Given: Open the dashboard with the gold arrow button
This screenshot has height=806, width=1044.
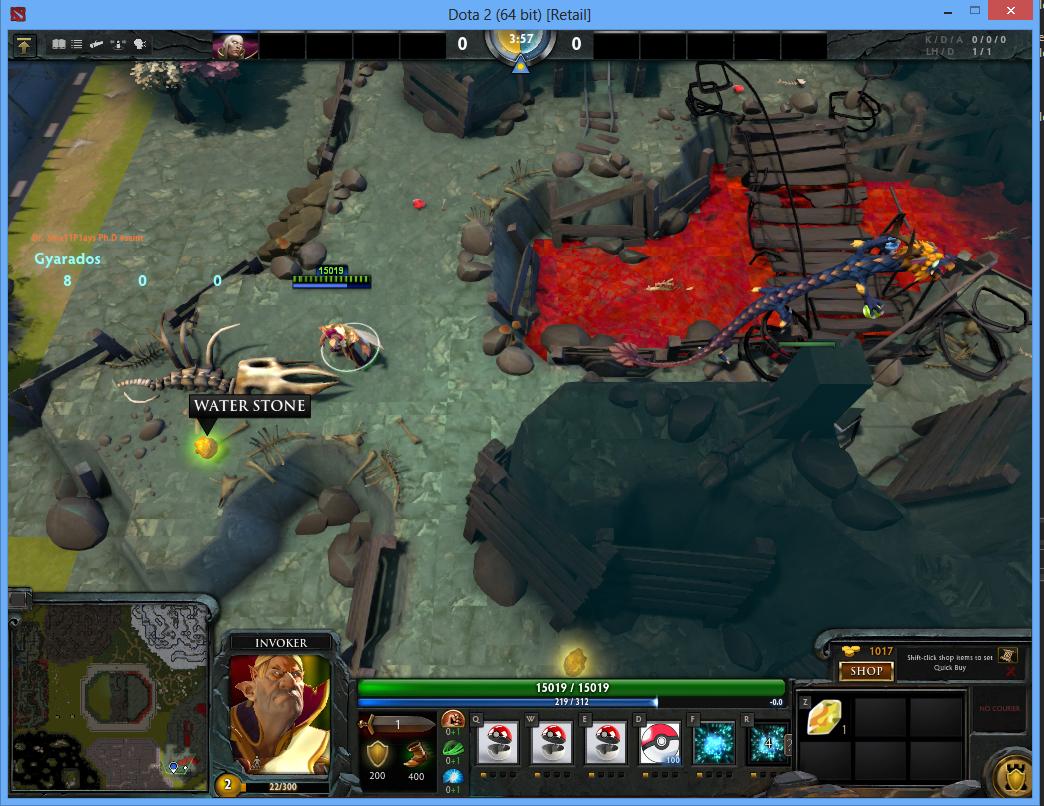Looking at the screenshot, I should (24, 45).
